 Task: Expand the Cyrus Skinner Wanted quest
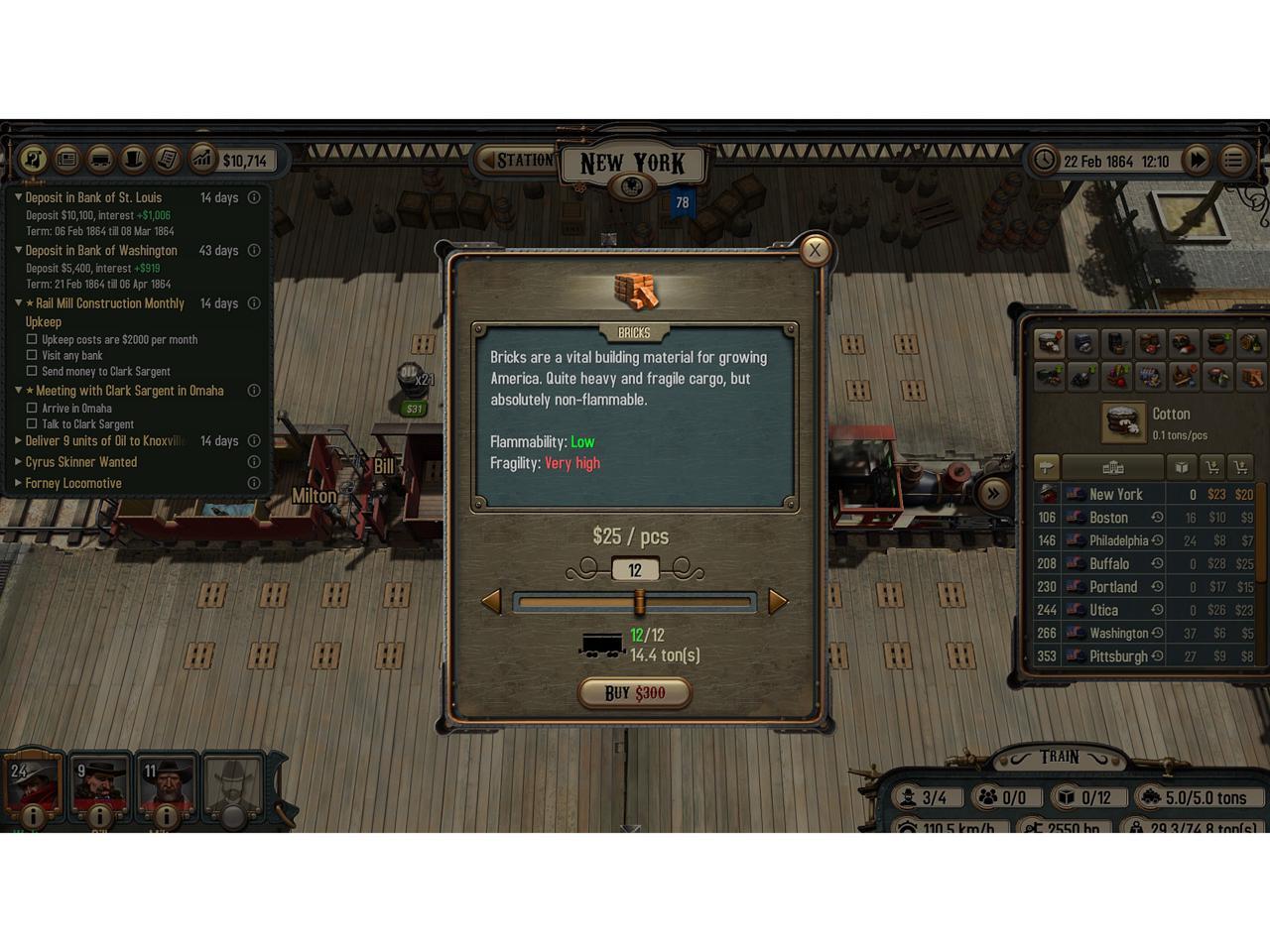pos(18,462)
